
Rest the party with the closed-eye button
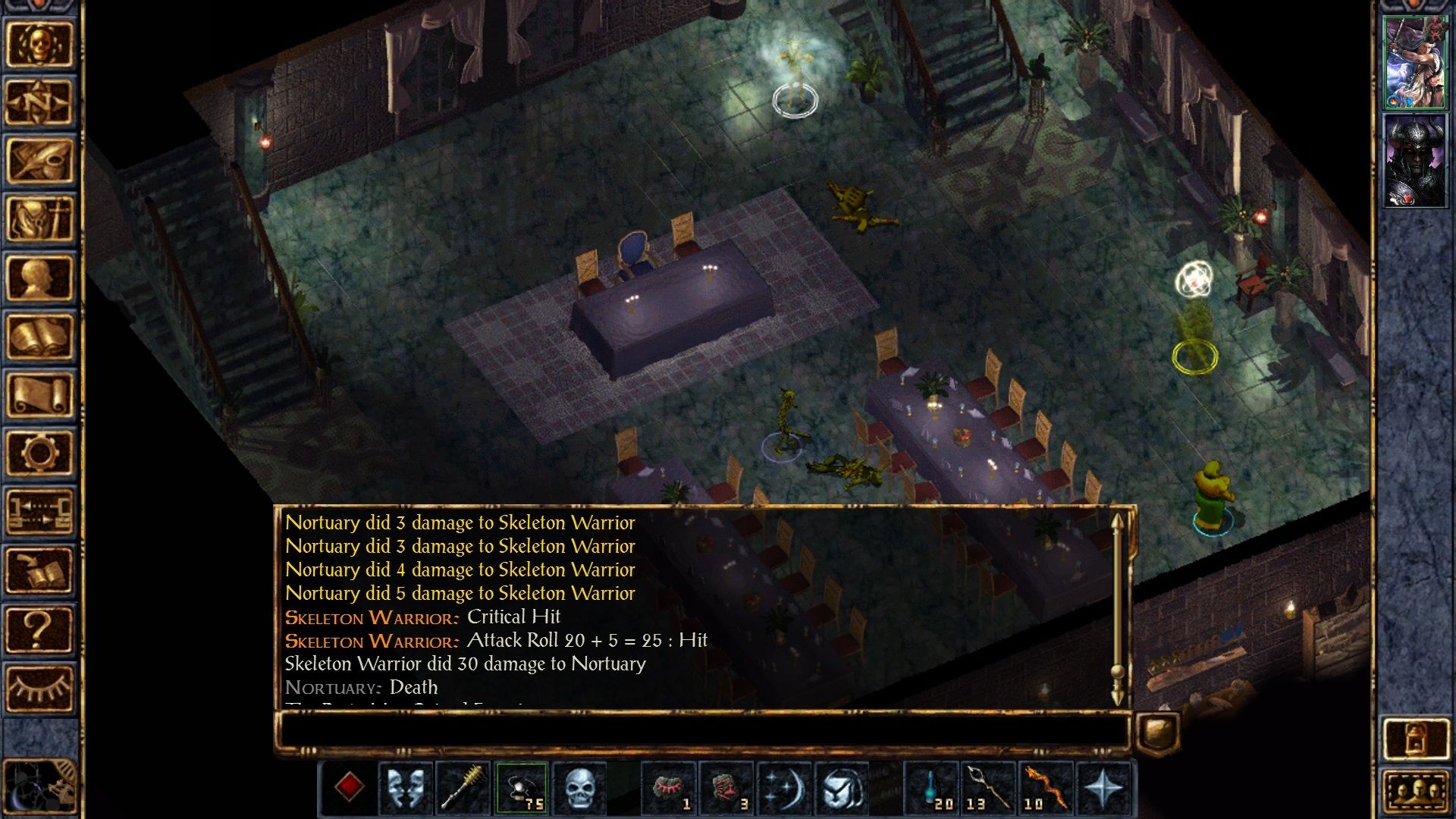pyautogui.click(x=39, y=687)
